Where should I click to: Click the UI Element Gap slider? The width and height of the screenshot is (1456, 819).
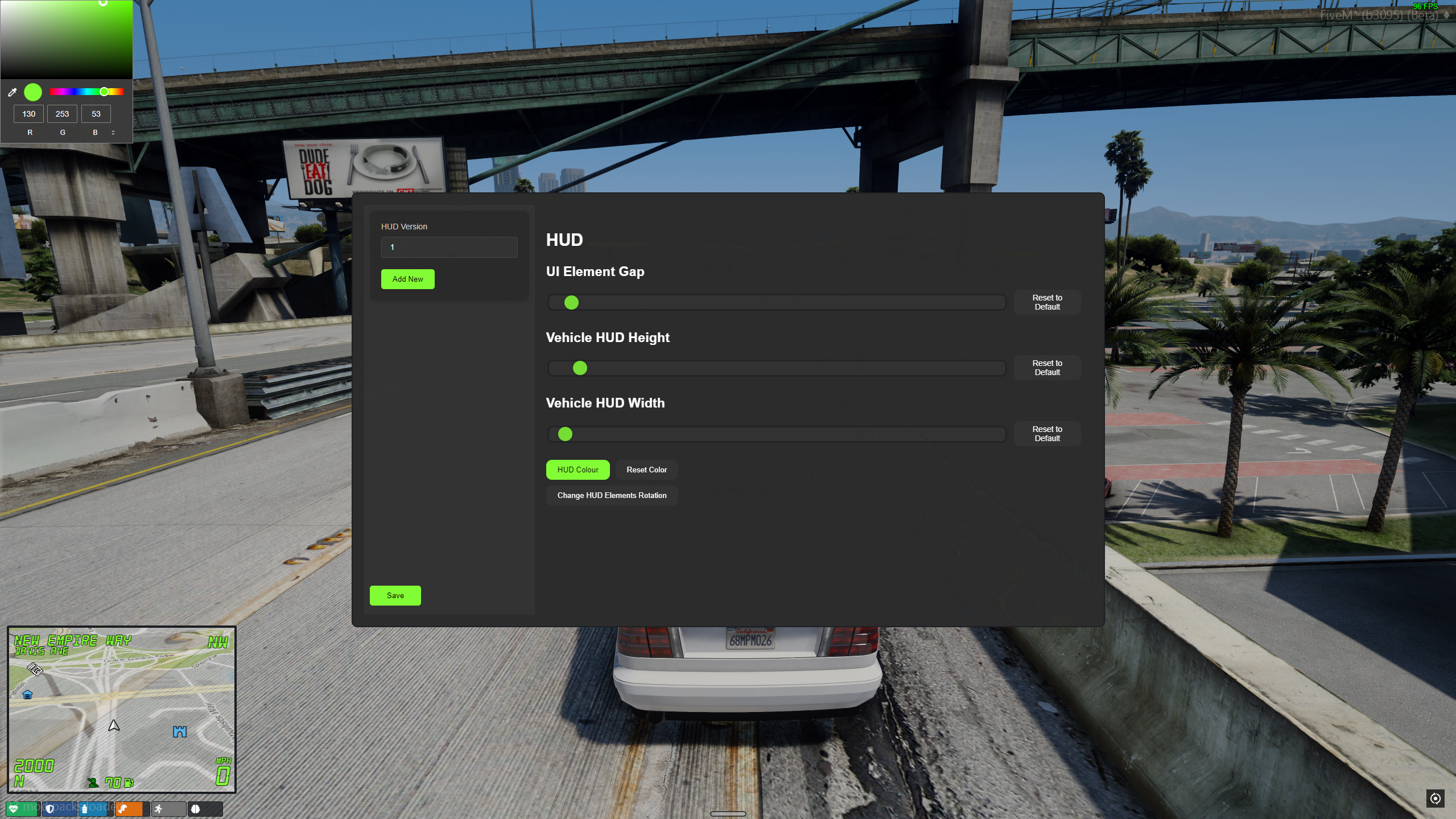776,302
